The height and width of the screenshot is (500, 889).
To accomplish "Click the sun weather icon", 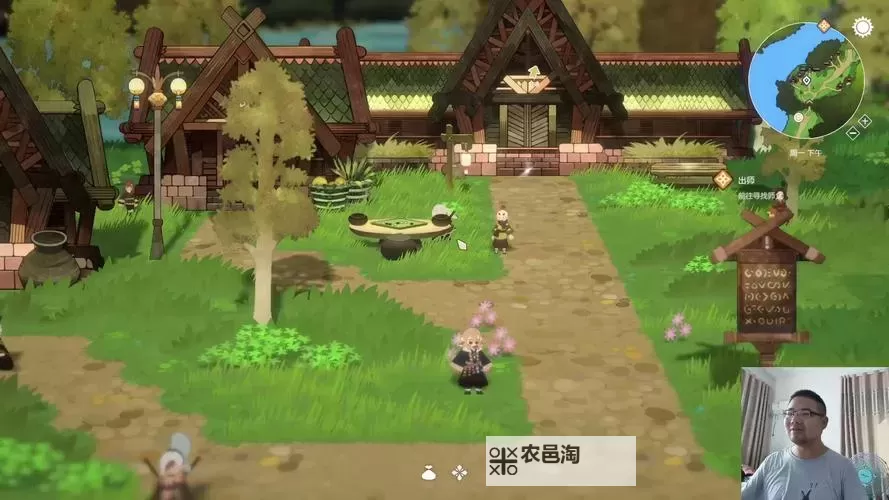I will [x=862, y=27].
